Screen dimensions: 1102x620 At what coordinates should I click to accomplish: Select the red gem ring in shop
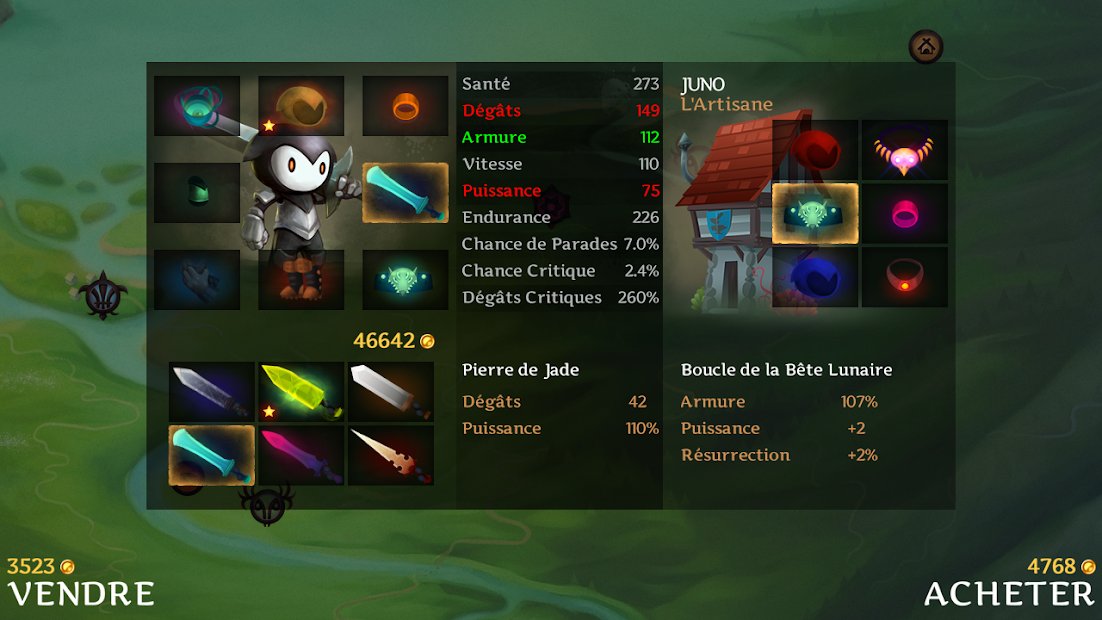(905, 278)
